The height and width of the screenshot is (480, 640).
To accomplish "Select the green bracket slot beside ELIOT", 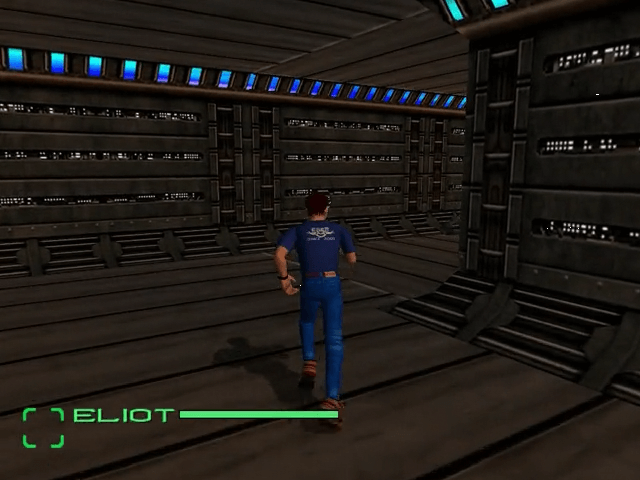I will point(43,427).
